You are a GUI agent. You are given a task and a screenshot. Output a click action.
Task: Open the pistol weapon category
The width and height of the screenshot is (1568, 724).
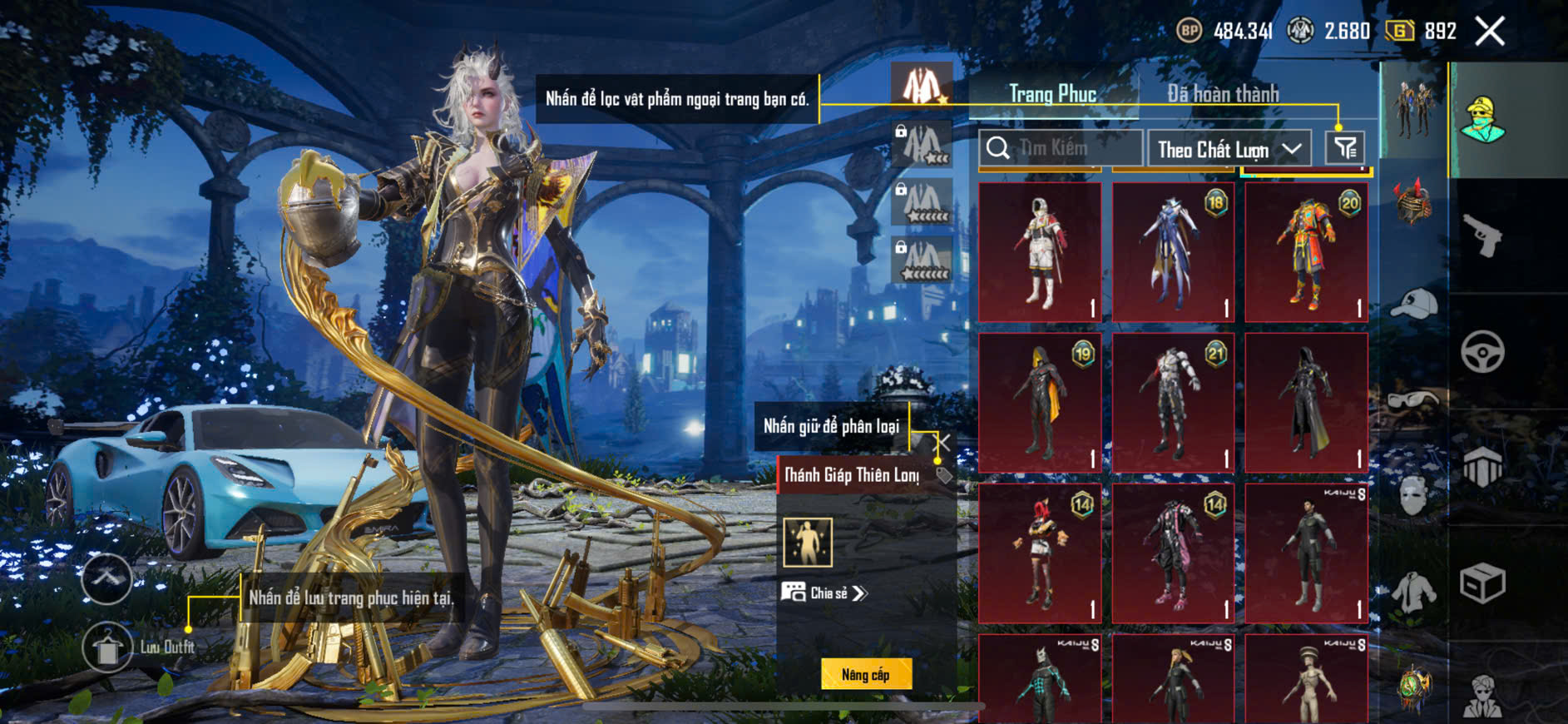[1481, 236]
